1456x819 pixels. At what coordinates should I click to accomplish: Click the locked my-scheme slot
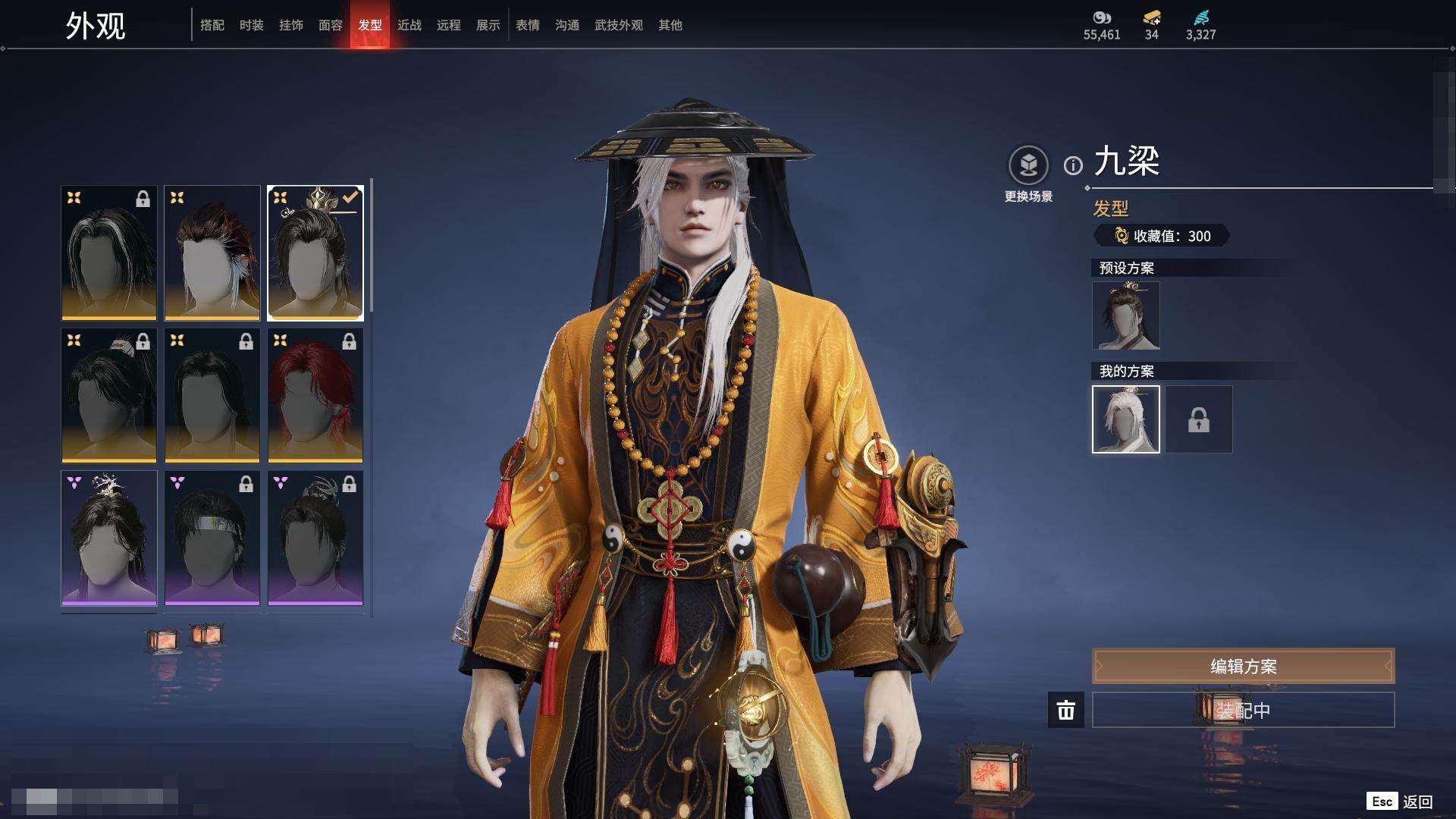[x=1199, y=419]
